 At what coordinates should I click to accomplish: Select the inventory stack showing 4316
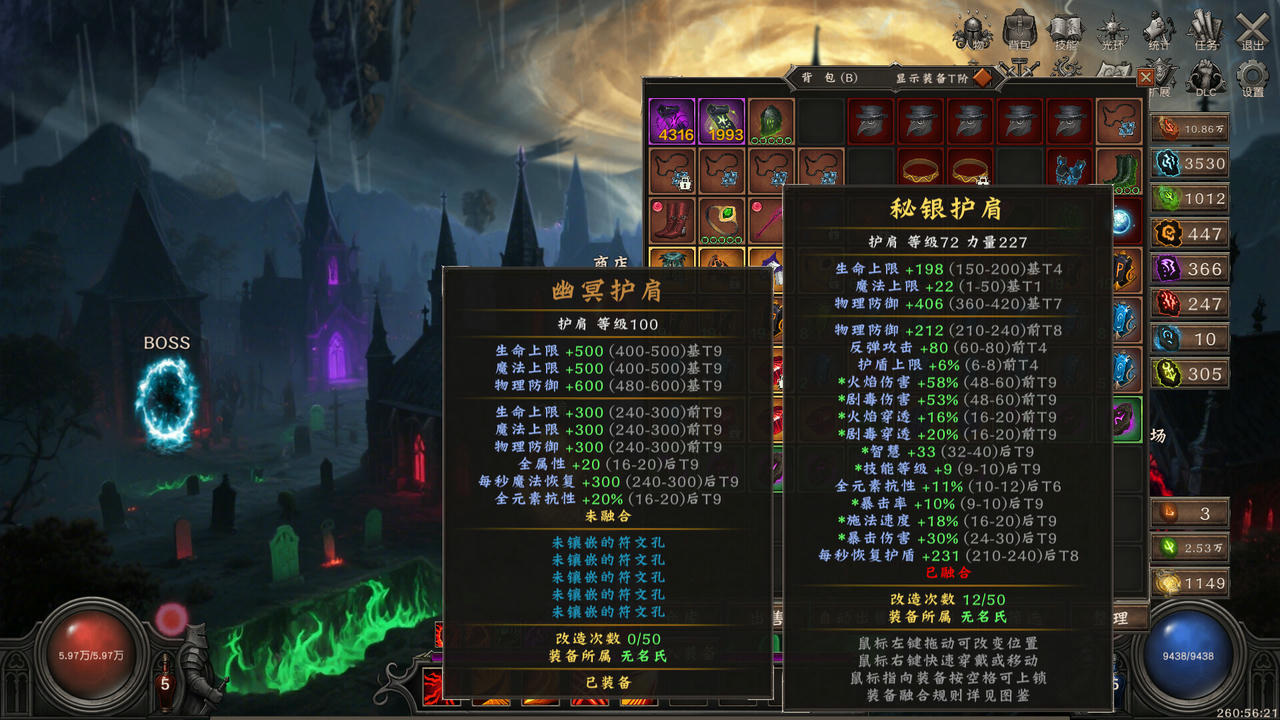point(672,122)
